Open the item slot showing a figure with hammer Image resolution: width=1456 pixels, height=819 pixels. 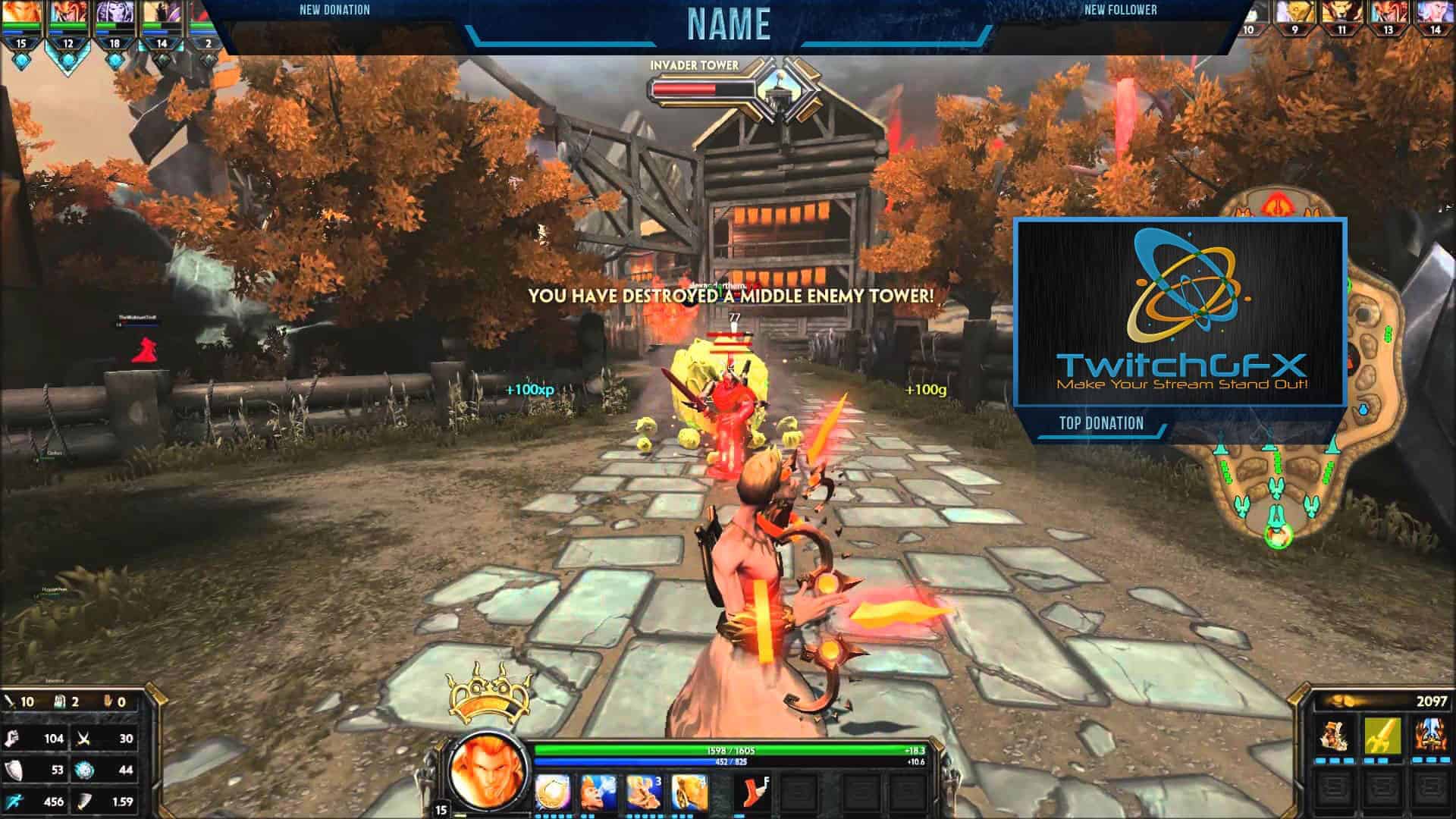(x=1334, y=735)
